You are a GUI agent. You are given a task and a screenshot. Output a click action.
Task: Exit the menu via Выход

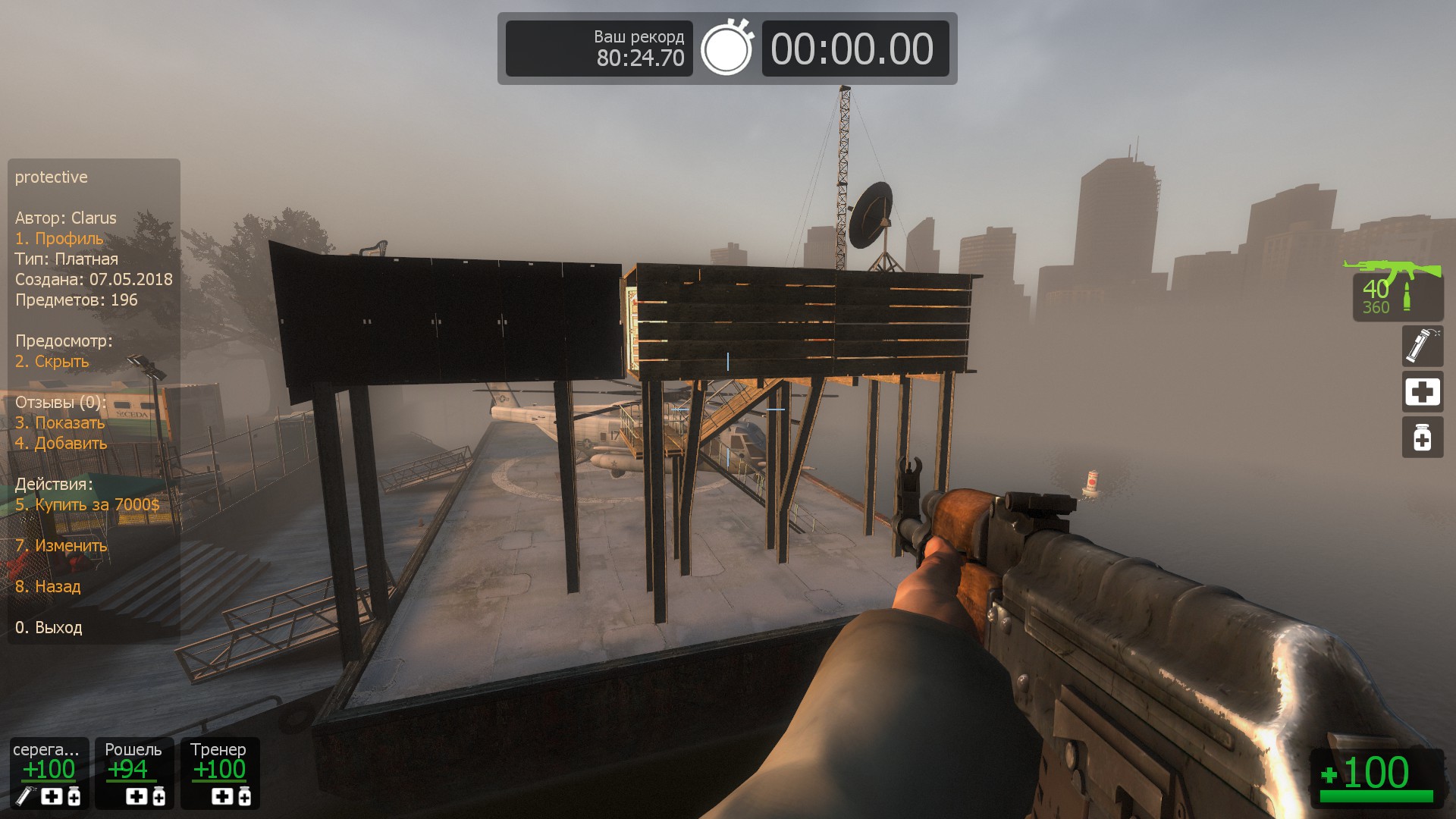click(49, 628)
